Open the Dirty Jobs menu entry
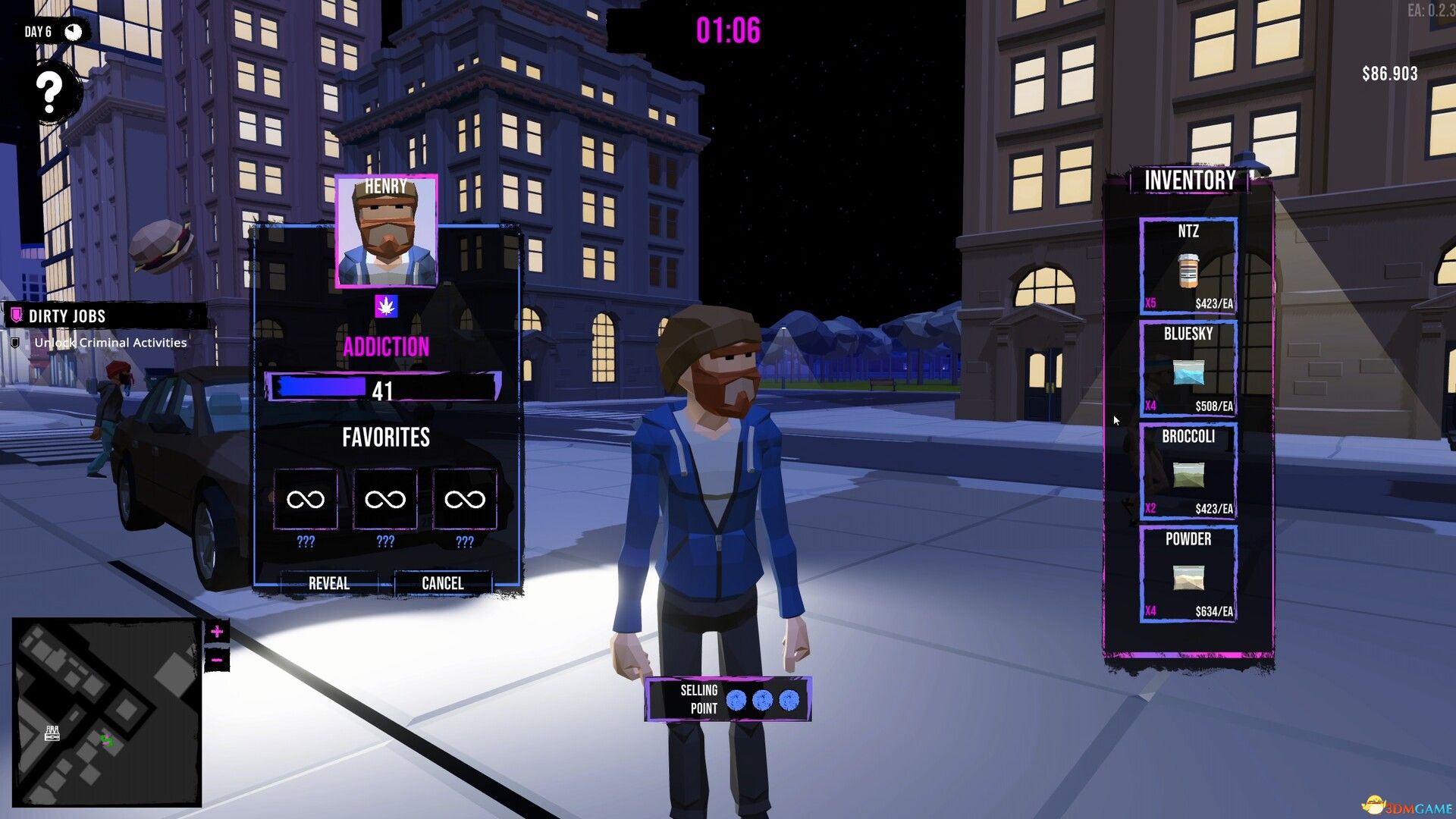Screen dimensions: 1456x819 click(67, 316)
